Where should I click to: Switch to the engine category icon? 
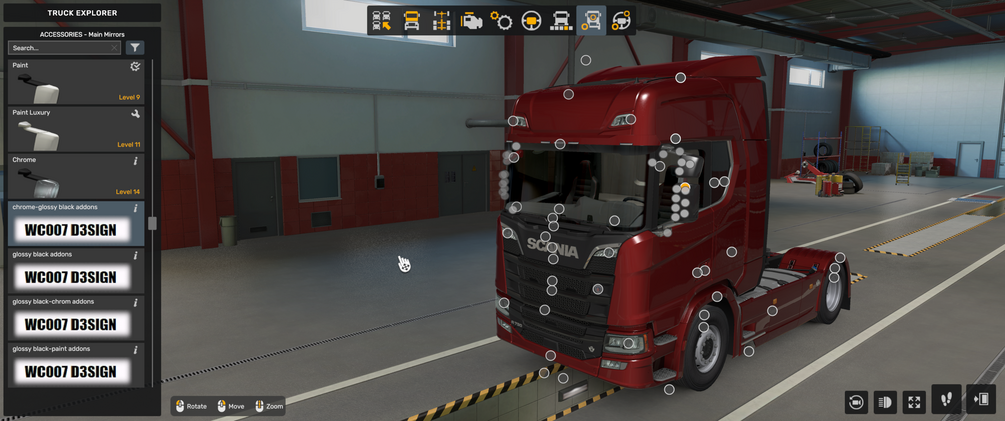click(471, 21)
